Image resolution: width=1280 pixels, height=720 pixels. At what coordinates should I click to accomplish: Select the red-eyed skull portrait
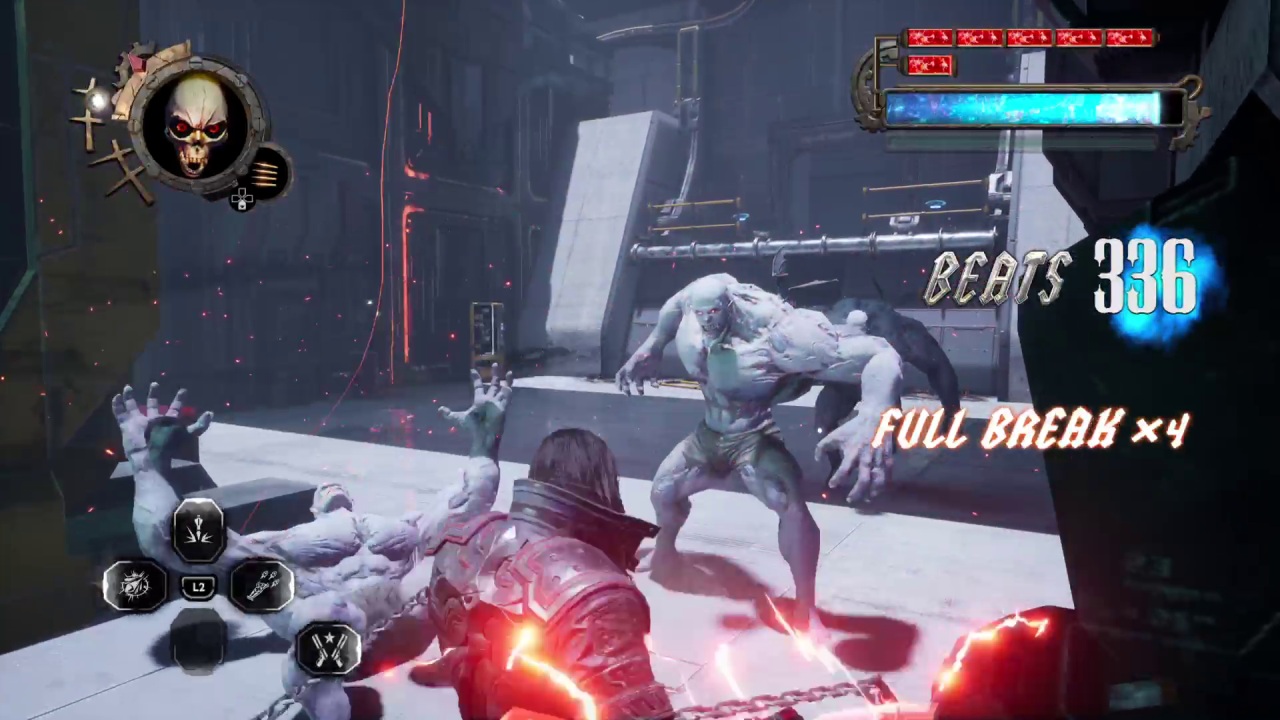(197, 126)
